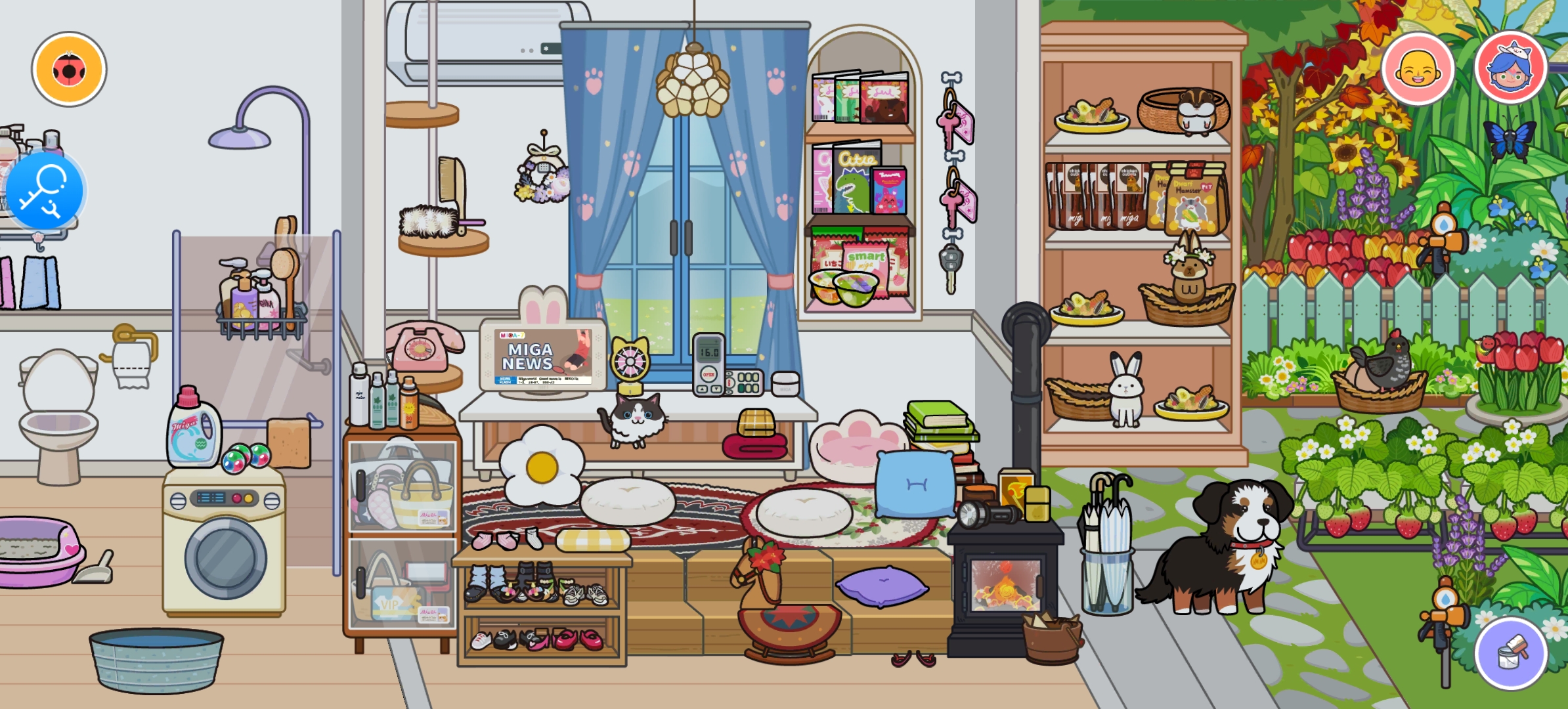The height and width of the screenshot is (709, 1568).
Task: Tap the orange ladybug button
Action: (69, 69)
